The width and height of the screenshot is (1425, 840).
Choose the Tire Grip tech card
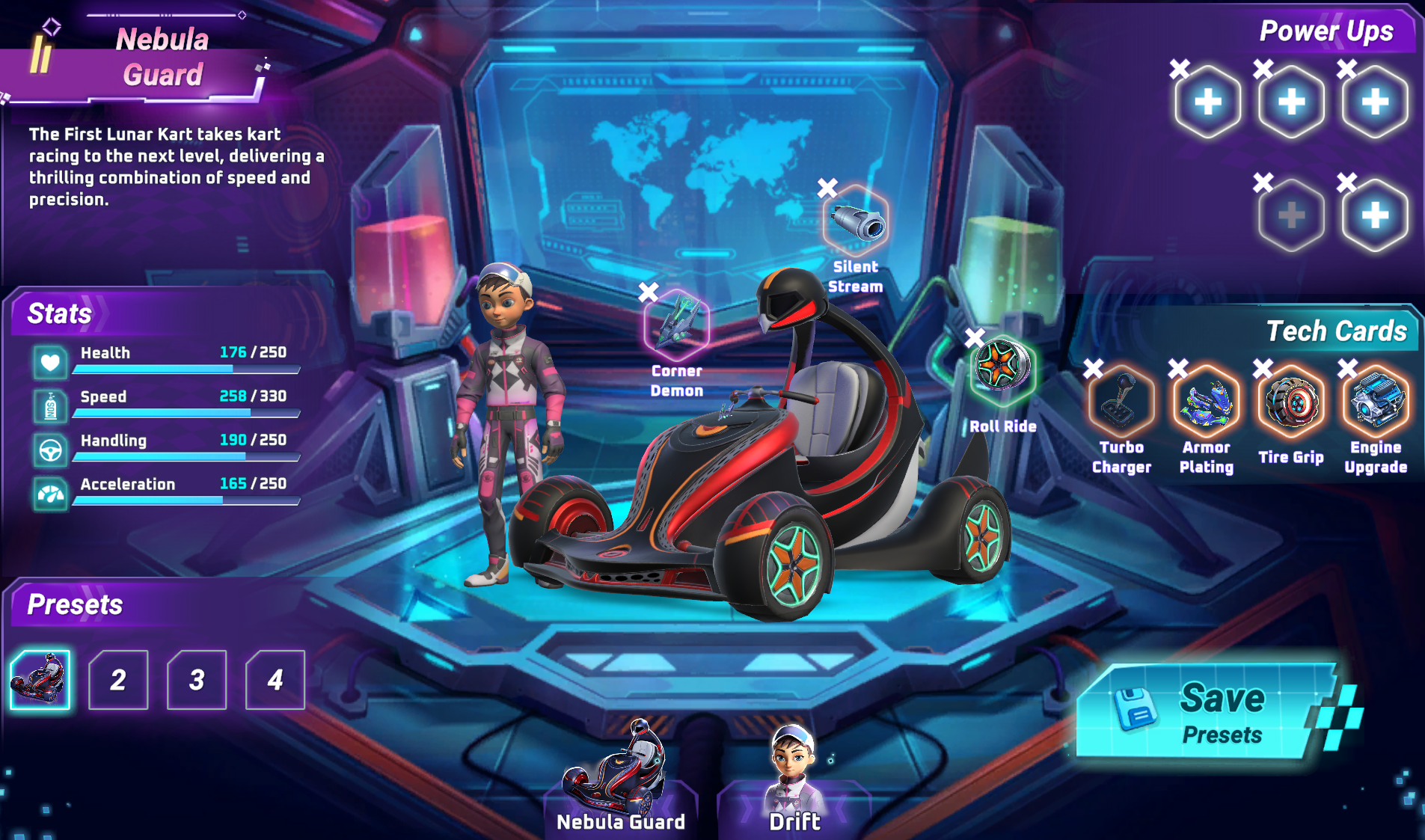(1291, 403)
